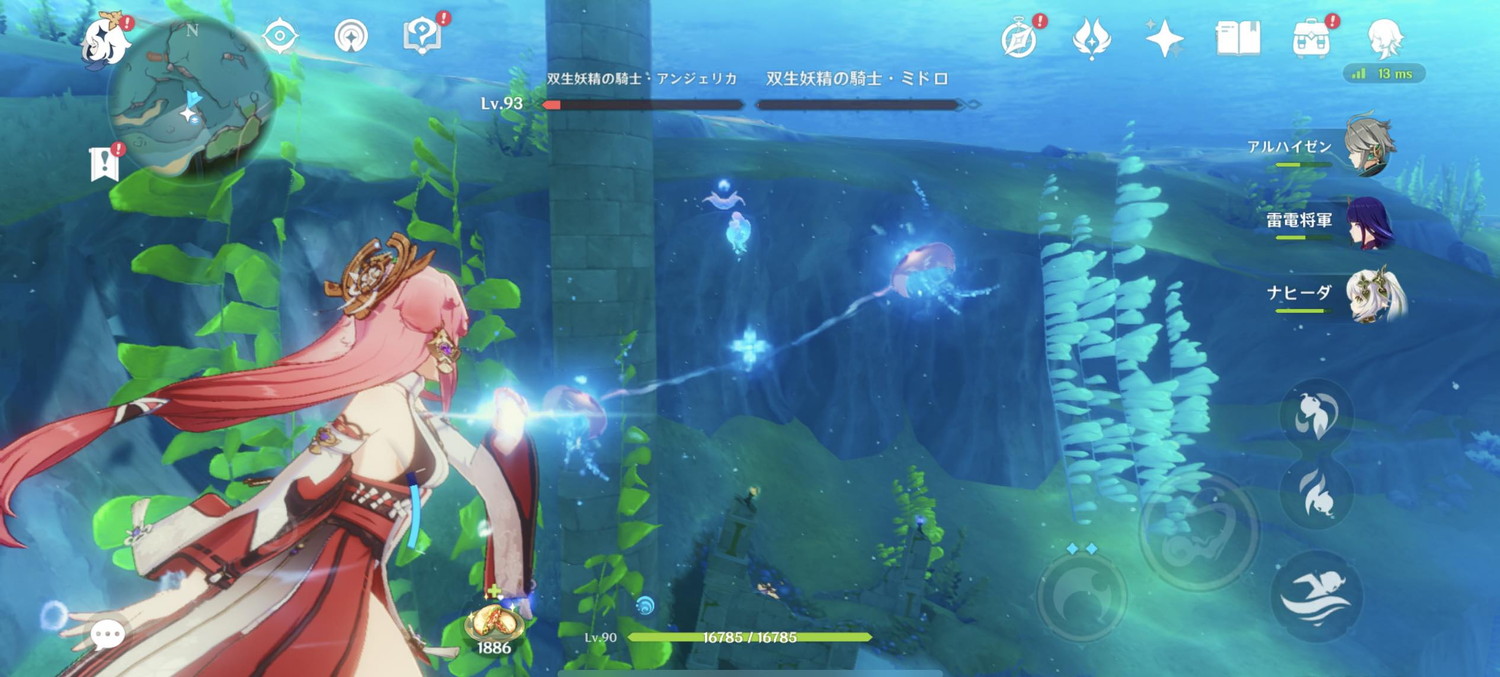Open the backpack inventory icon
The height and width of the screenshot is (677, 1500).
pos(1311,39)
